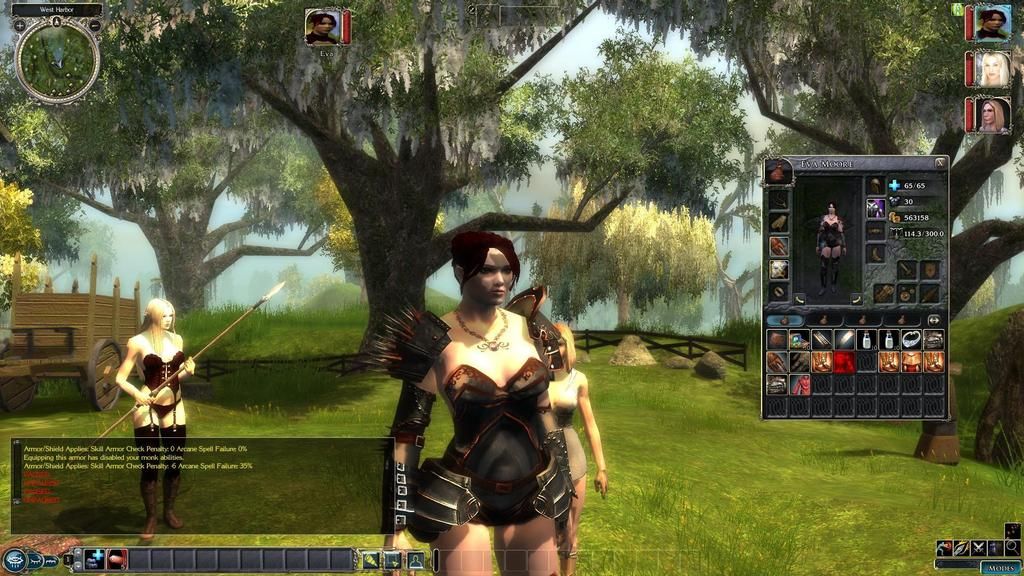Screen dimensions: 1024x576
Task: Click the inventory arrange arrows button
Action: pyautogui.click(x=934, y=320)
